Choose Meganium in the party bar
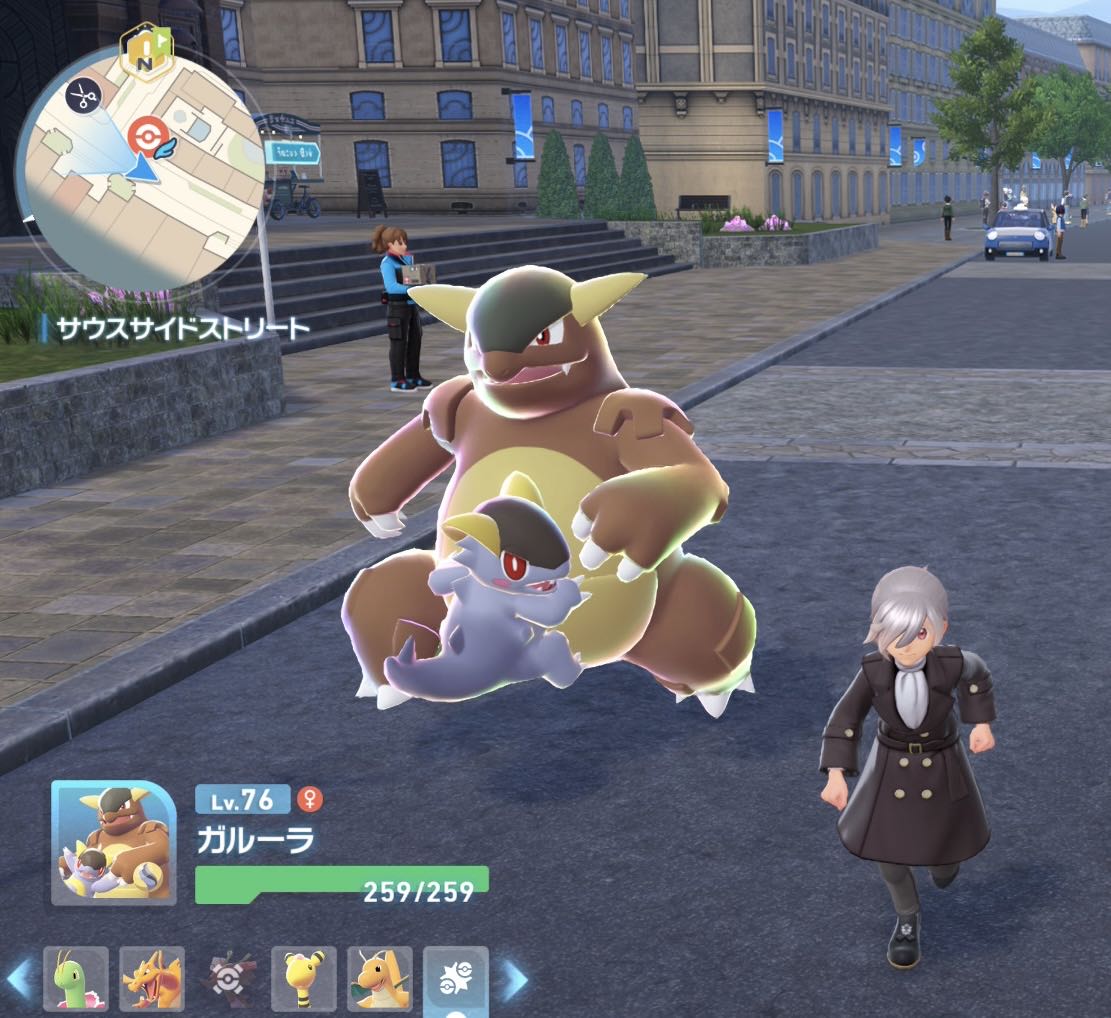Image resolution: width=1111 pixels, height=1018 pixels. pyautogui.click(x=76, y=979)
